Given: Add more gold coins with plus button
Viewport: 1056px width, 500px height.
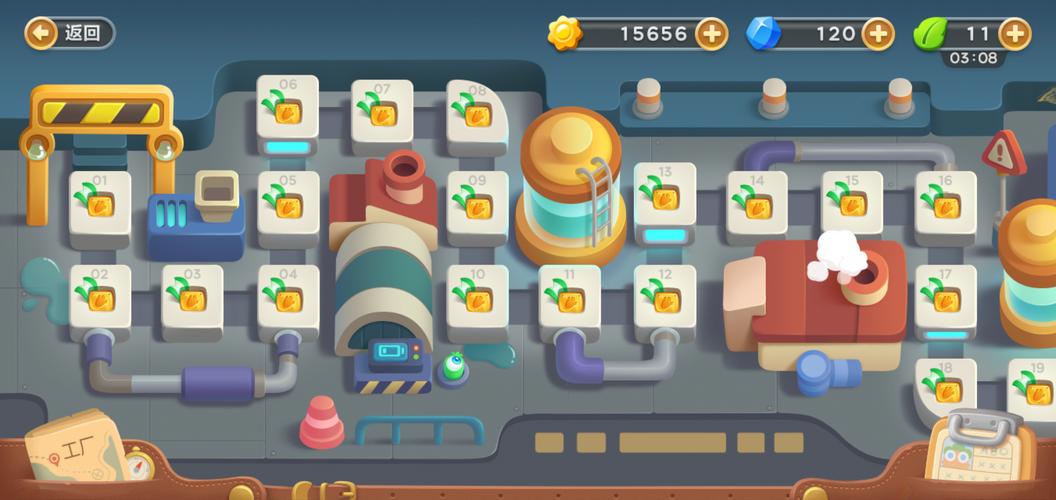Looking at the screenshot, I should (711, 33).
